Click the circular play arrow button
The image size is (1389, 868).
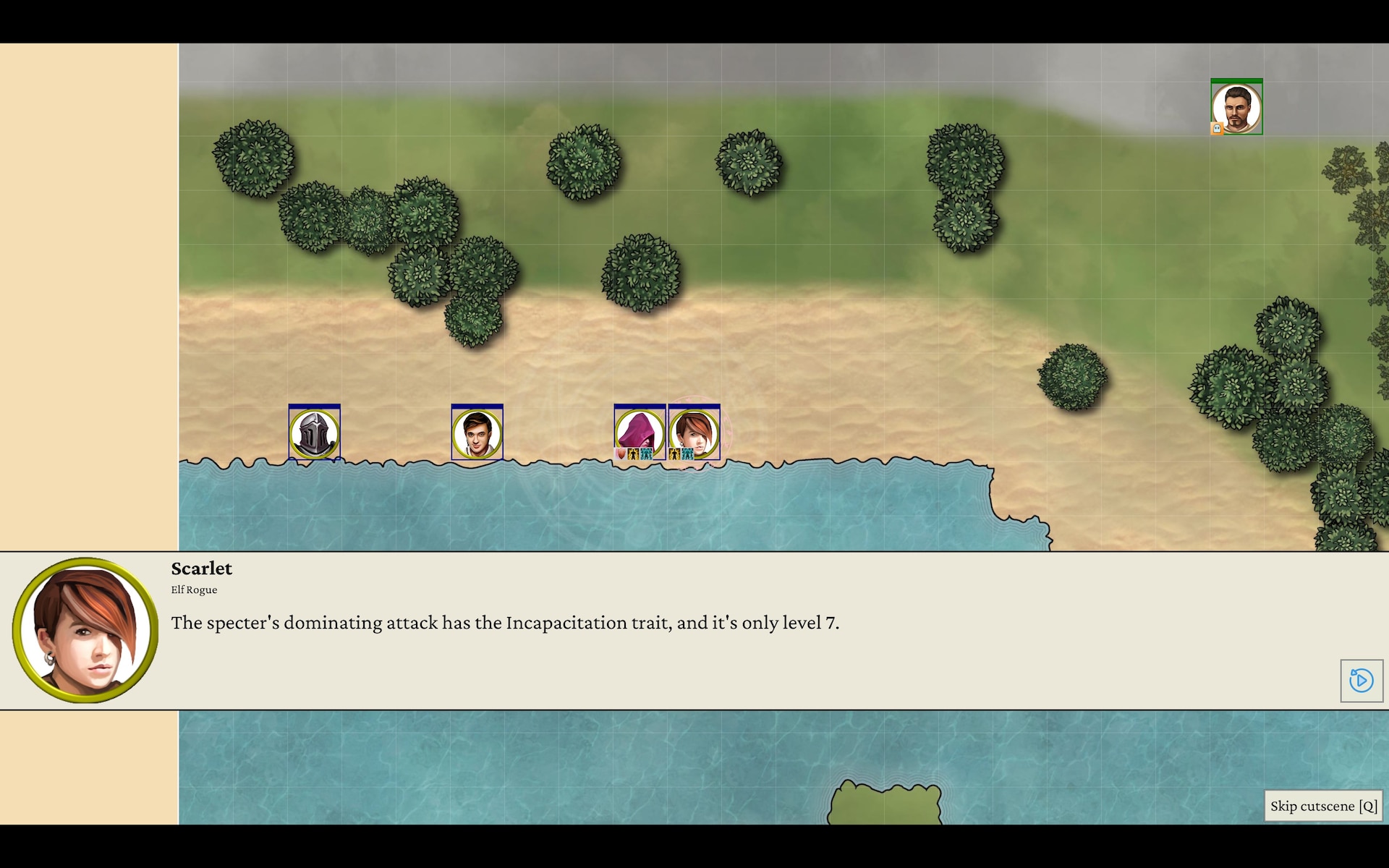pyautogui.click(x=1361, y=681)
